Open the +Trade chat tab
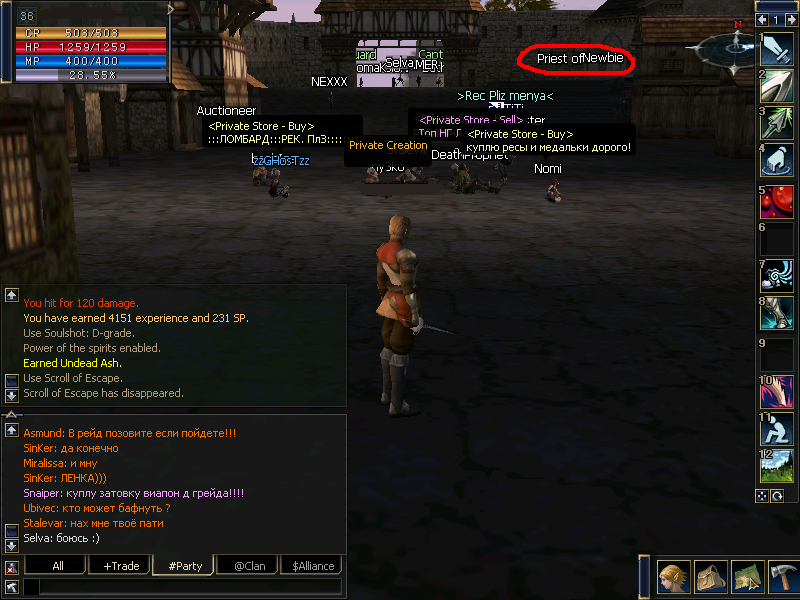The height and width of the screenshot is (600, 800). (x=121, y=566)
